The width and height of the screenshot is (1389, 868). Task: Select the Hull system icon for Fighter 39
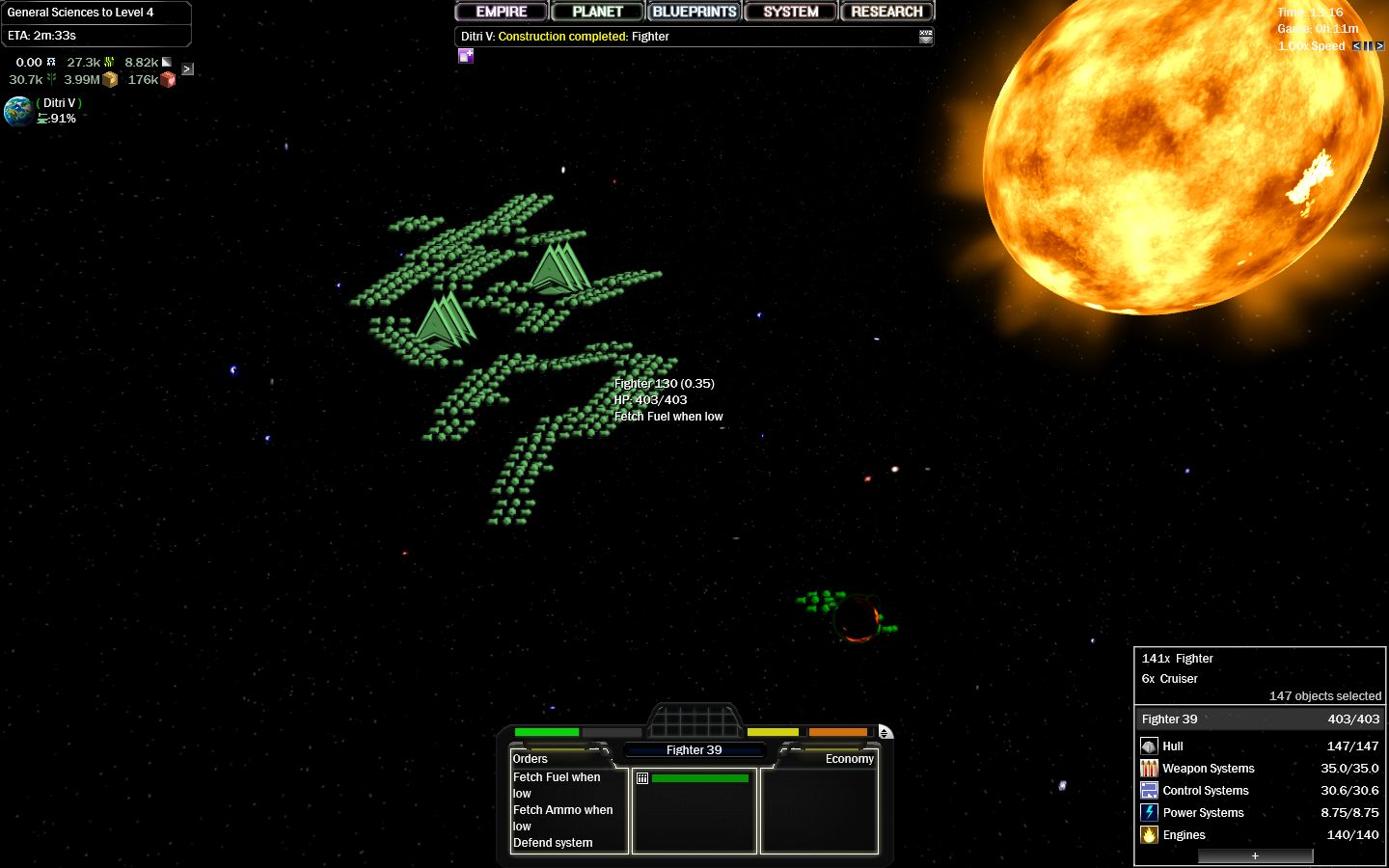1150,746
